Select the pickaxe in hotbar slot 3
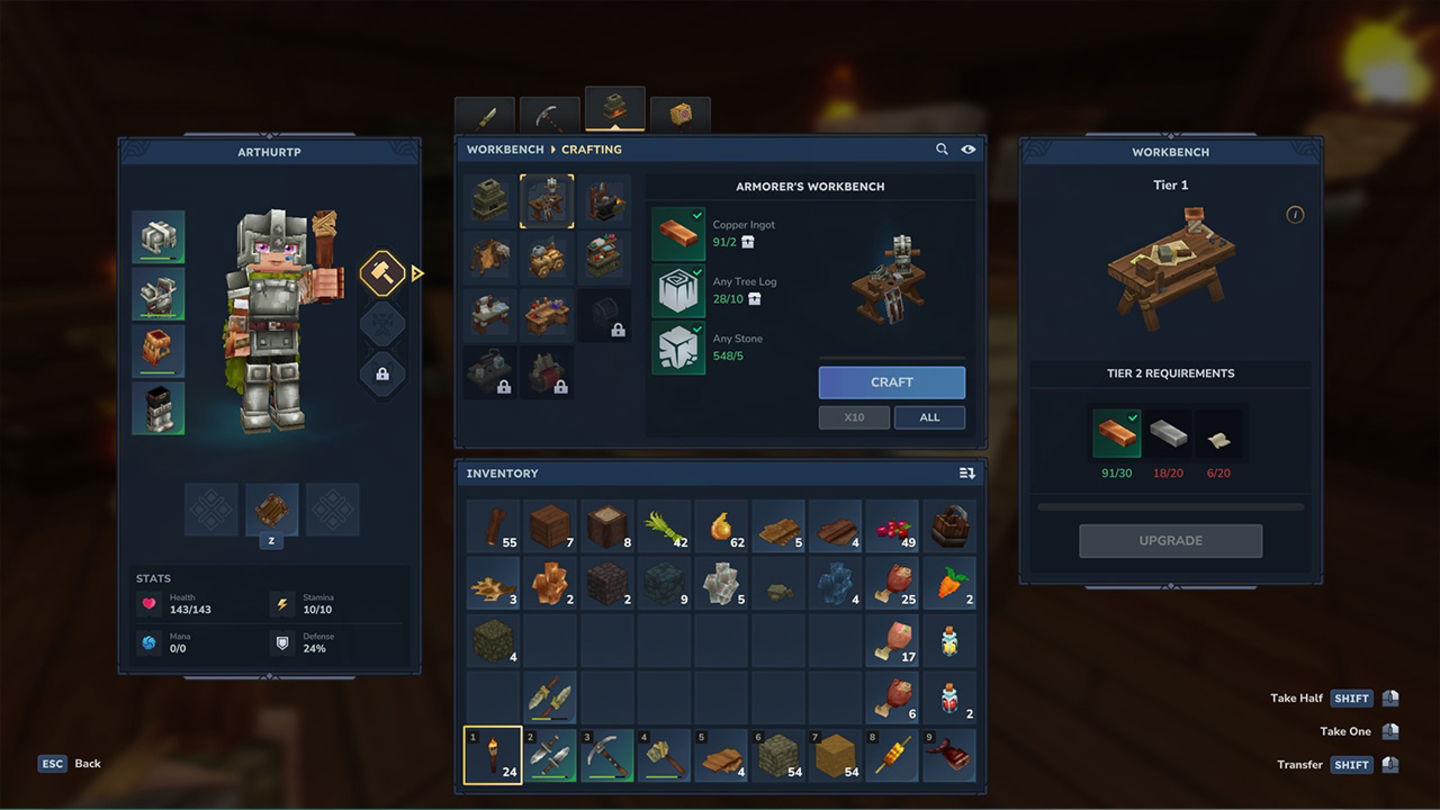Screen dimensions: 1440x810 coord(607,755)
